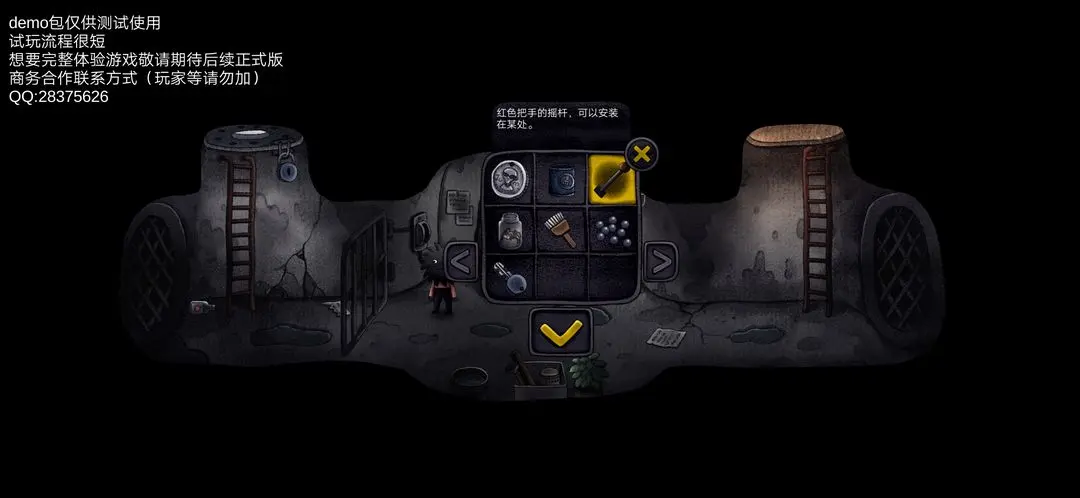Close the inventory with the yellow X
This screenshot has height=498, width=1080.
pos(642,155)
